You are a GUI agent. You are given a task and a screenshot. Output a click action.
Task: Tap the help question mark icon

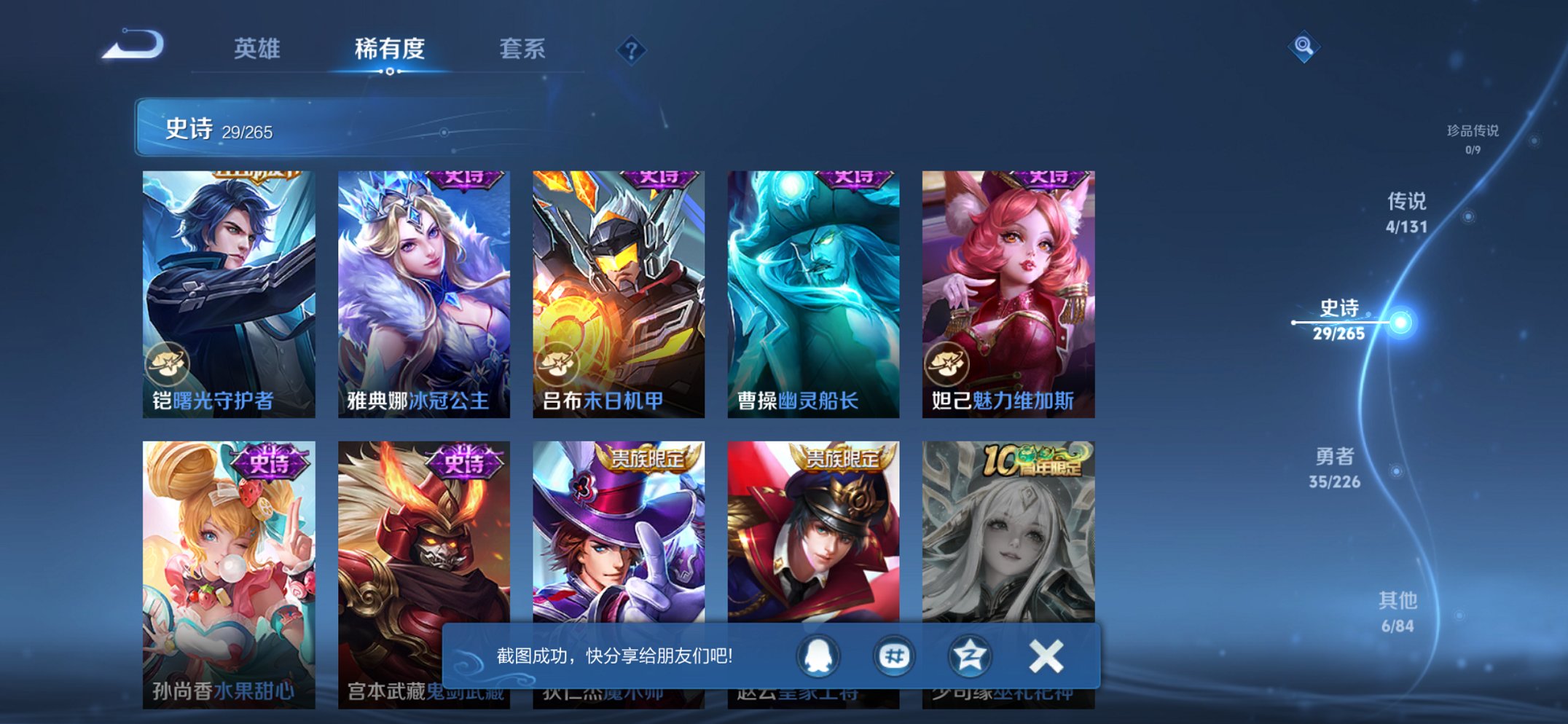pyautogui.click(x=632, y=50)
